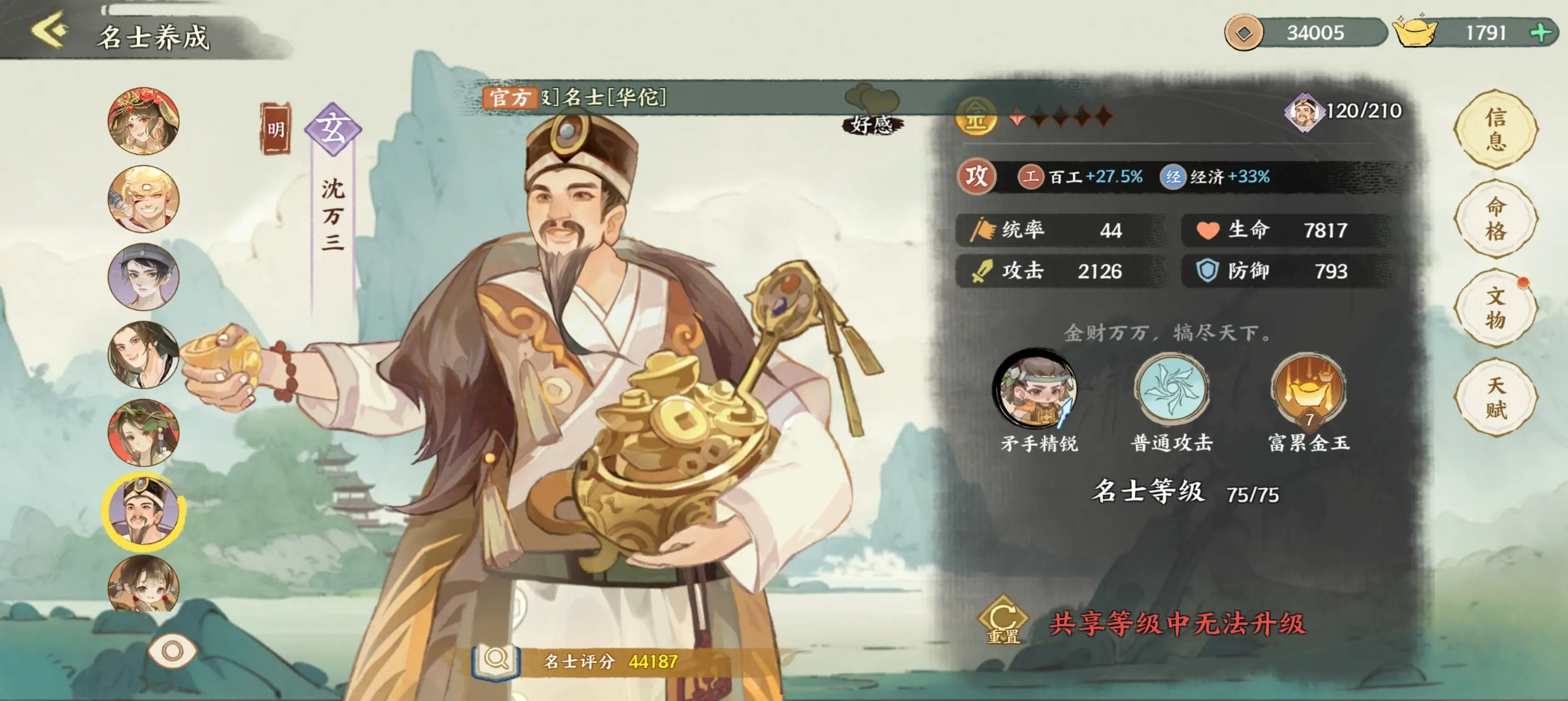Switch selection to the golden monkey portrait
Screen dimensions: 1568x701
point(144,198)
